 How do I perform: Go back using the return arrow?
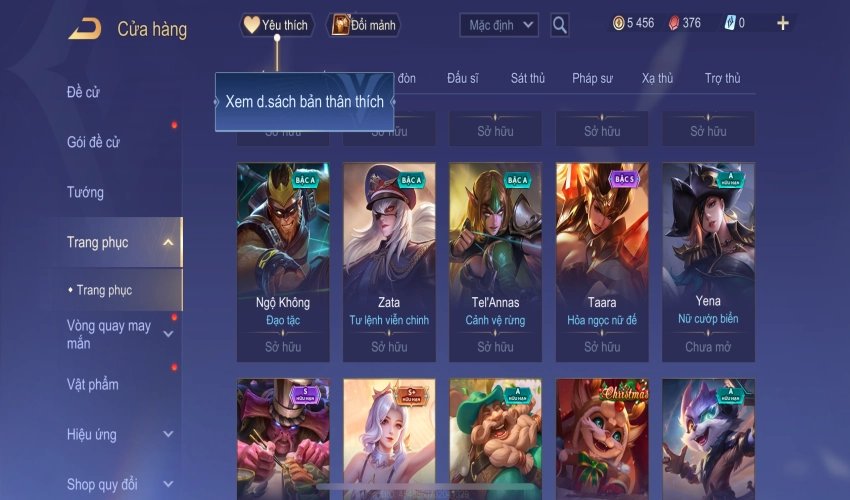click(84, 28)
